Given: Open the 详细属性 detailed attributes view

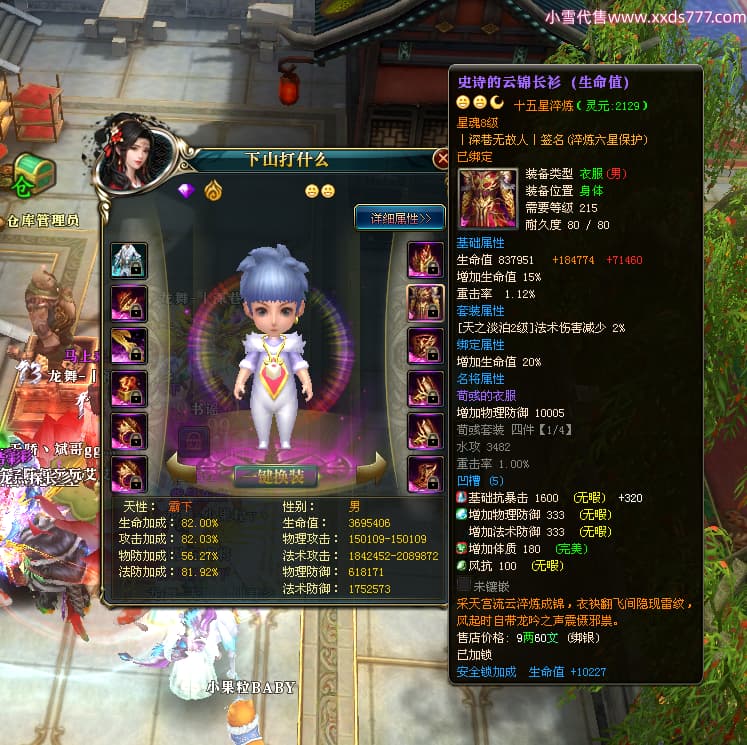Looking at the screenshot, I should coord(399,217).
